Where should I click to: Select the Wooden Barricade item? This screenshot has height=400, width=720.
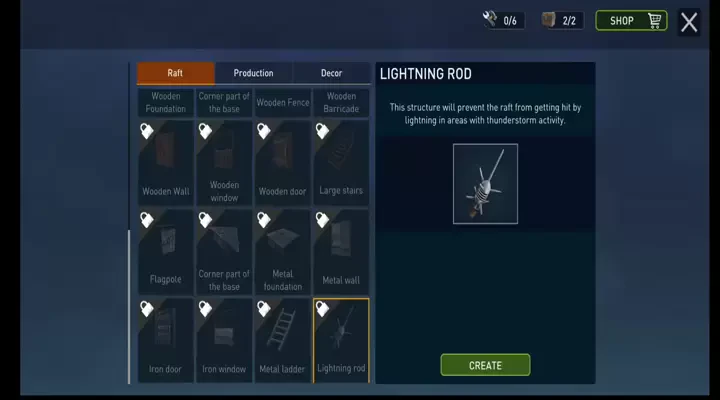click(341, 102)
